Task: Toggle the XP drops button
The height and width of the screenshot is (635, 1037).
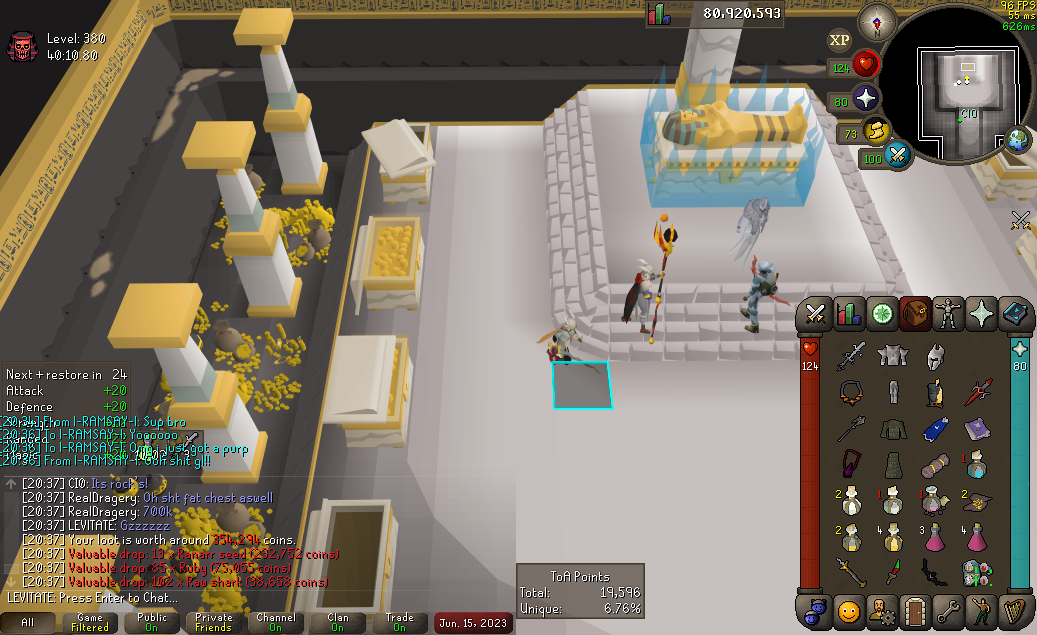Action: (840, 40)
